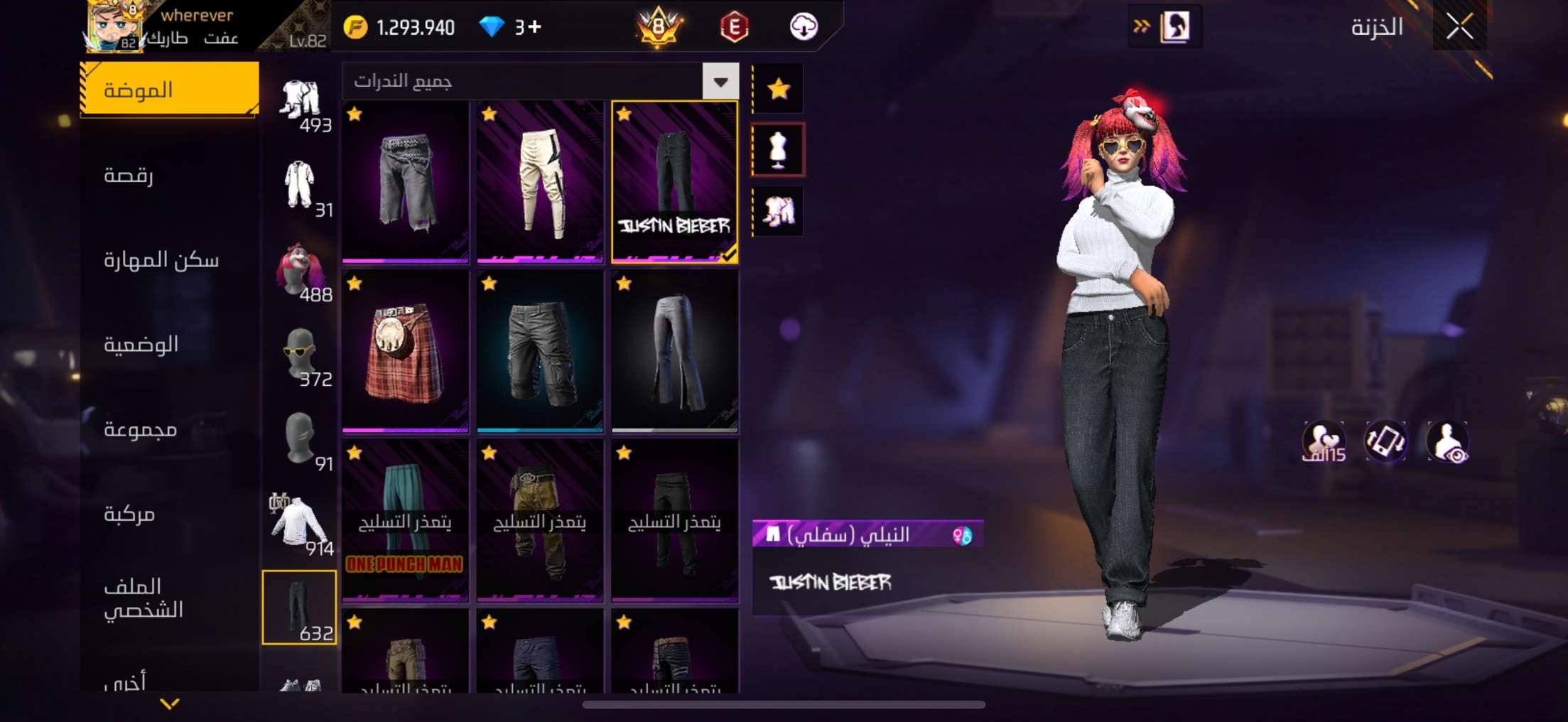The width and height of the screenshot is (1568, 722).
Task: Select the gray torn shorts item
Action: click(405, 181)
